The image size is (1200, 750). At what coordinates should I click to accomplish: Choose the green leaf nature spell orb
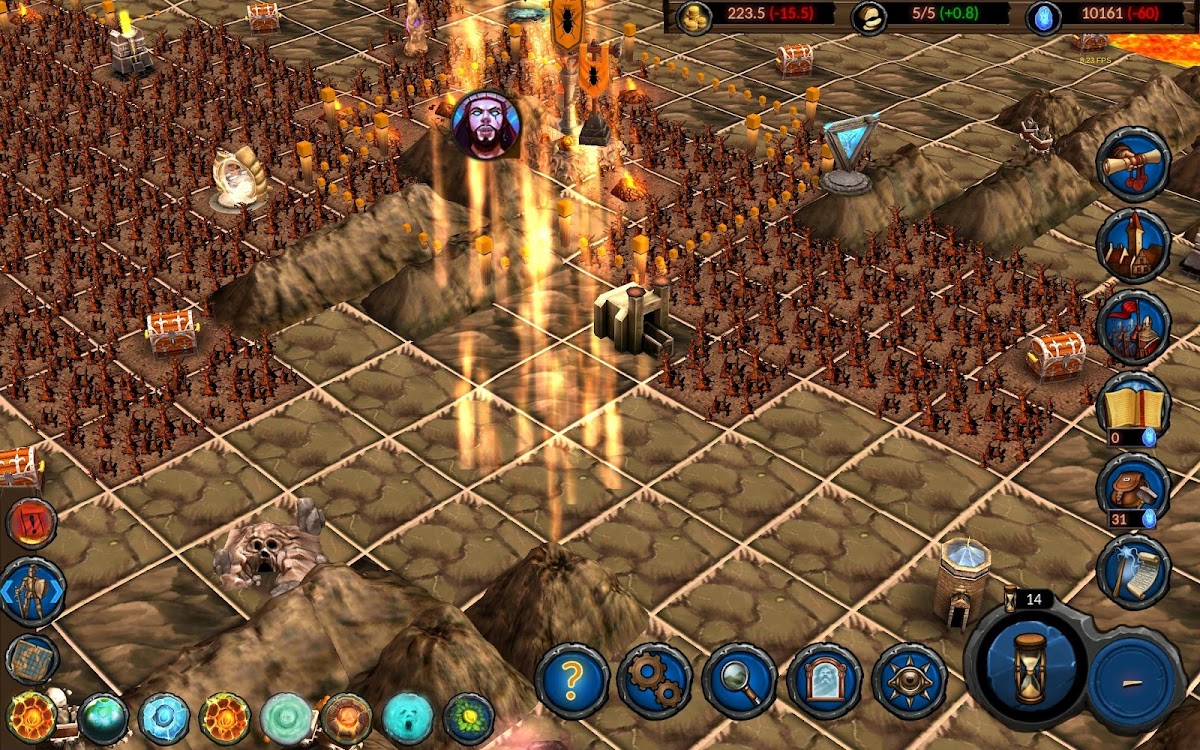pyautogui.click(x=469, y=719)
